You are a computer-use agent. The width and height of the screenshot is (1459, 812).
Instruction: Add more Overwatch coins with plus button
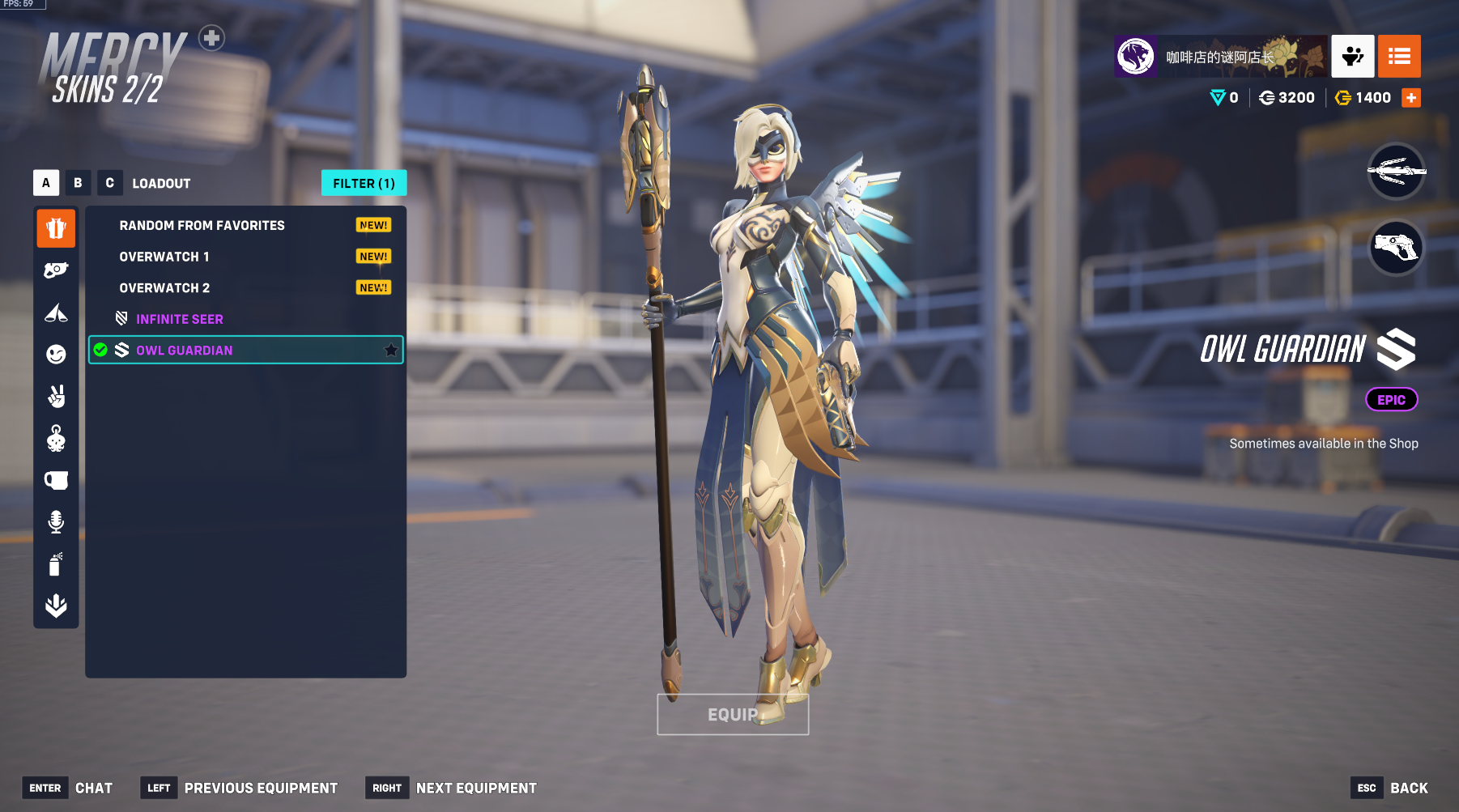[x=1411, y=98]
